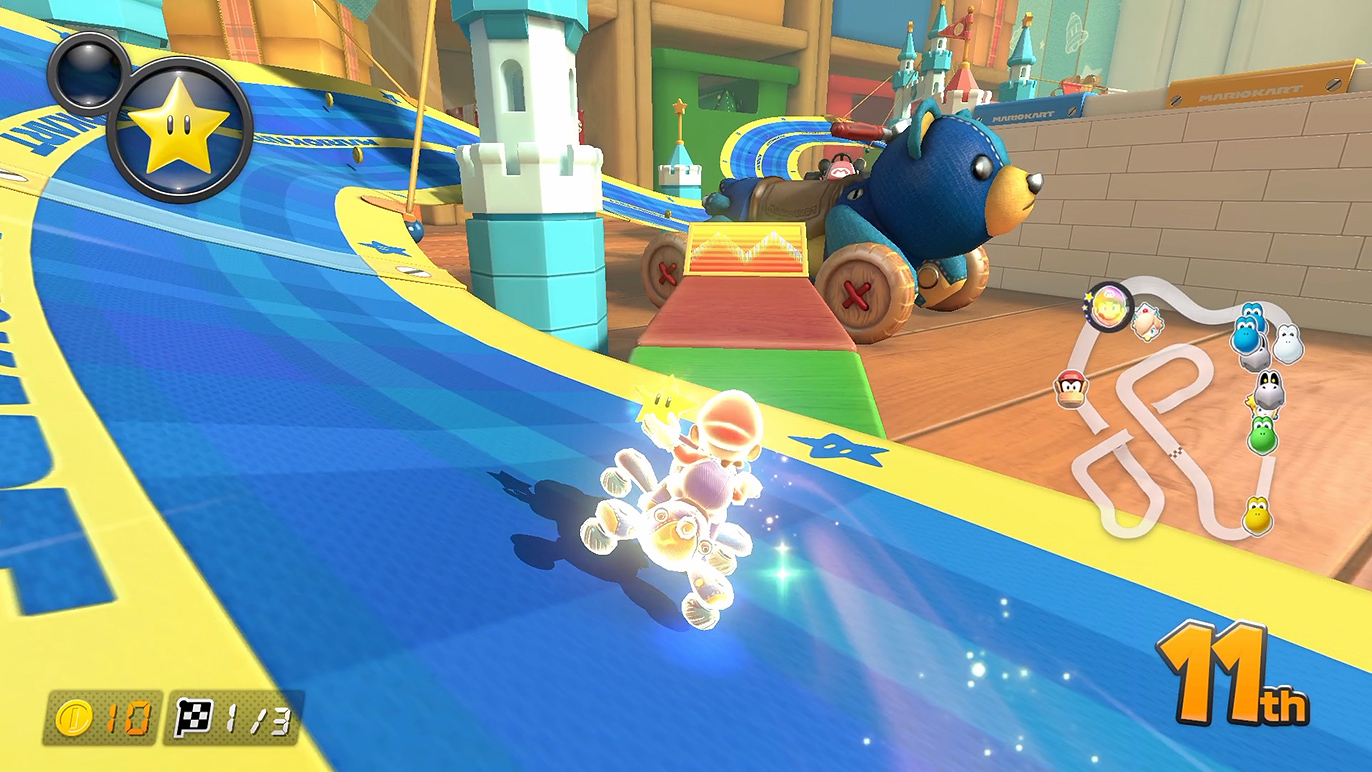Select the Dry Bones minimap marker
1372x772 pixels.
click(1268, 391)
